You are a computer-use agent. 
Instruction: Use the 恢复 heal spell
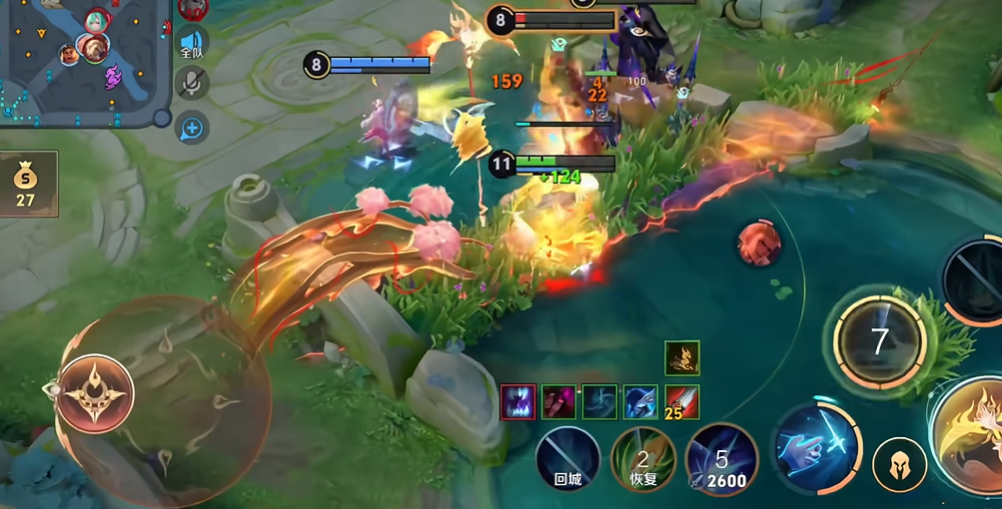pyautogui.click(x=644, y=459)
